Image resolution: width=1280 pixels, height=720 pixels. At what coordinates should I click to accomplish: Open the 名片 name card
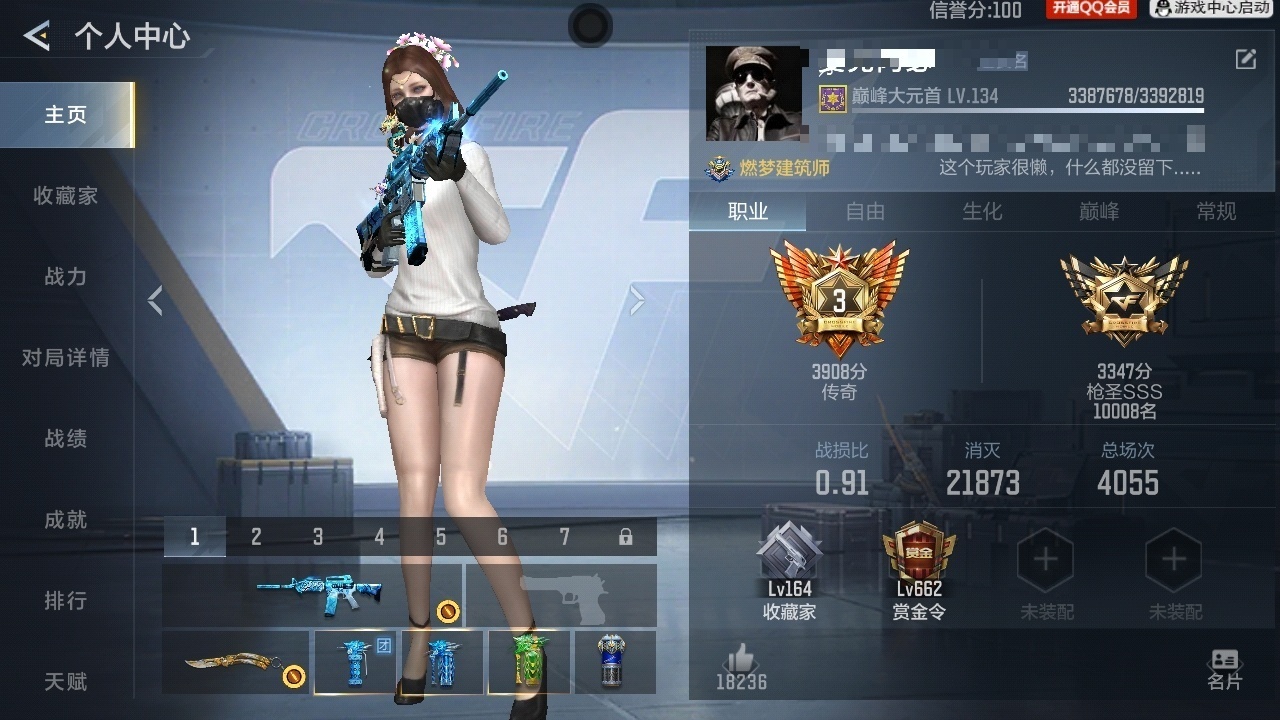click(x=1224, y=670)
